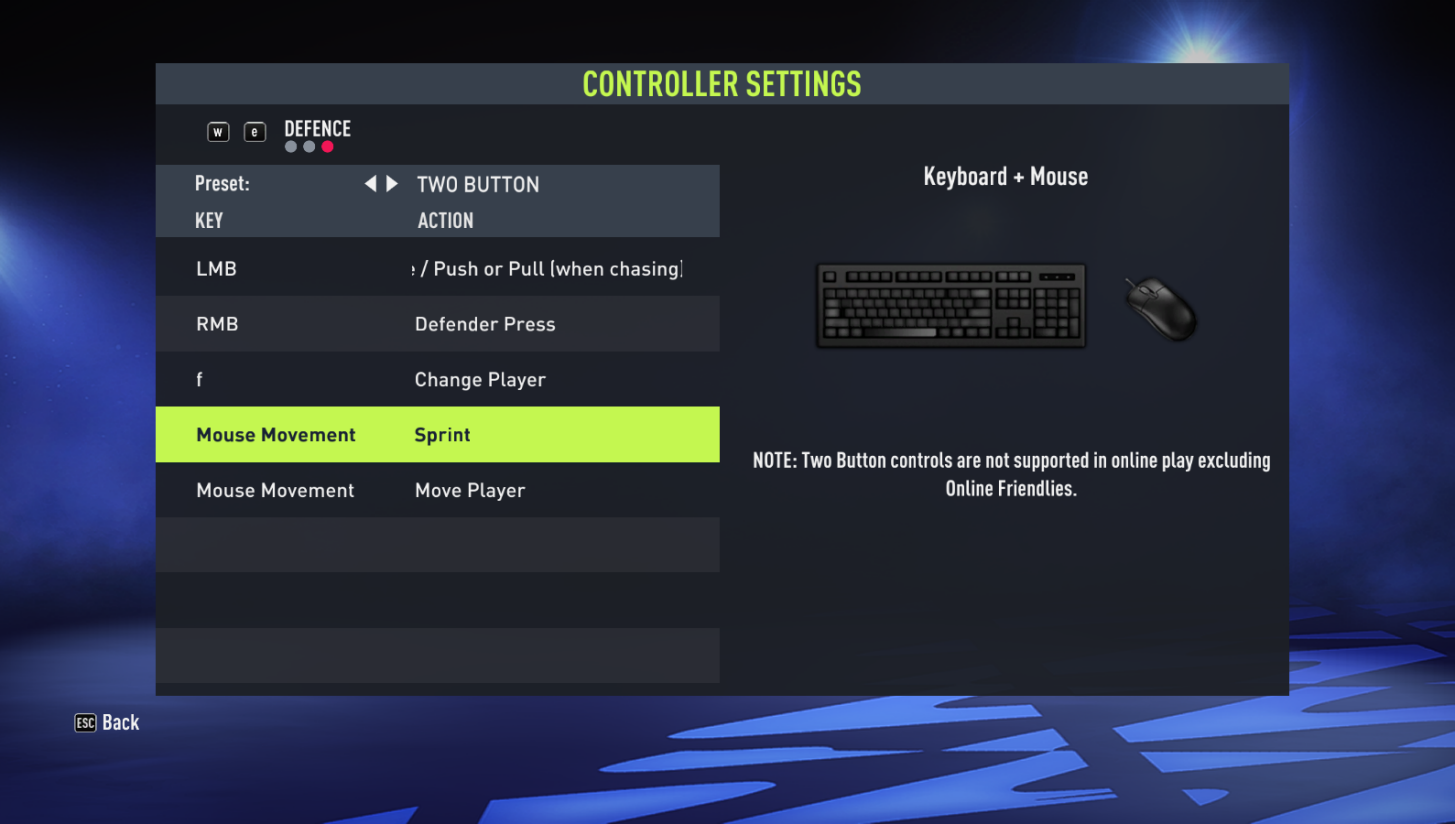The image size is (1455, 824).
Task: Click the E key icon beside DEFENCE
Action: coord(254,131)
